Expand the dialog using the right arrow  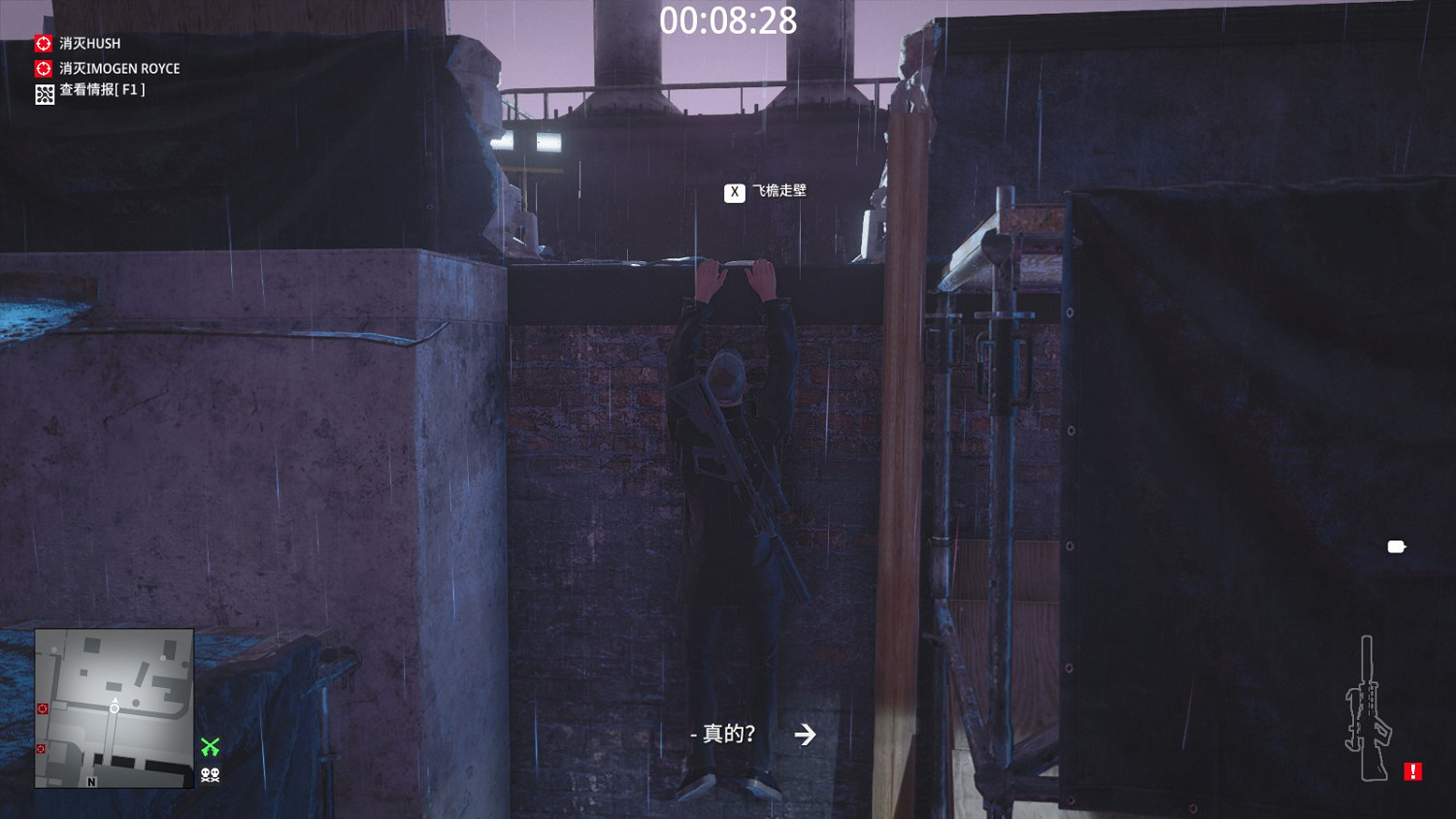point(805,735)
